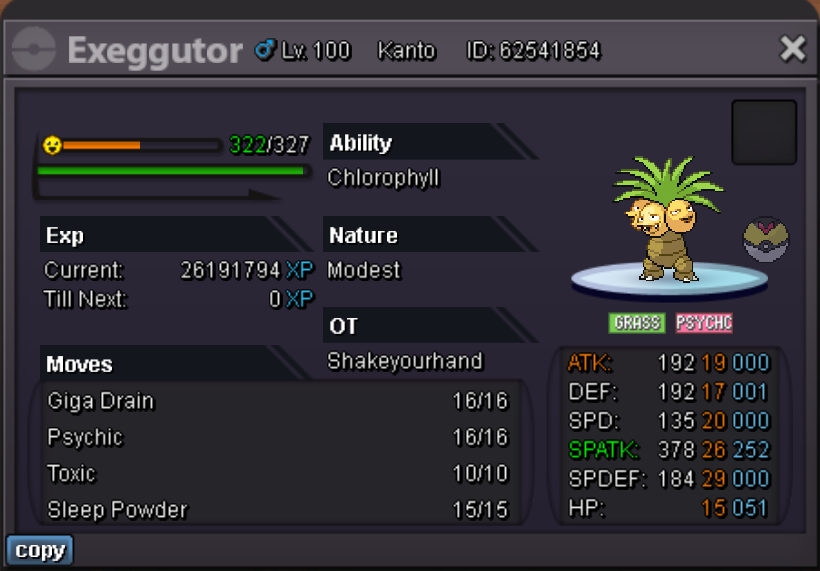Screen dimensions: 820x571
Task: Close the Exeggutor summary window
Action: coord(792,48)
